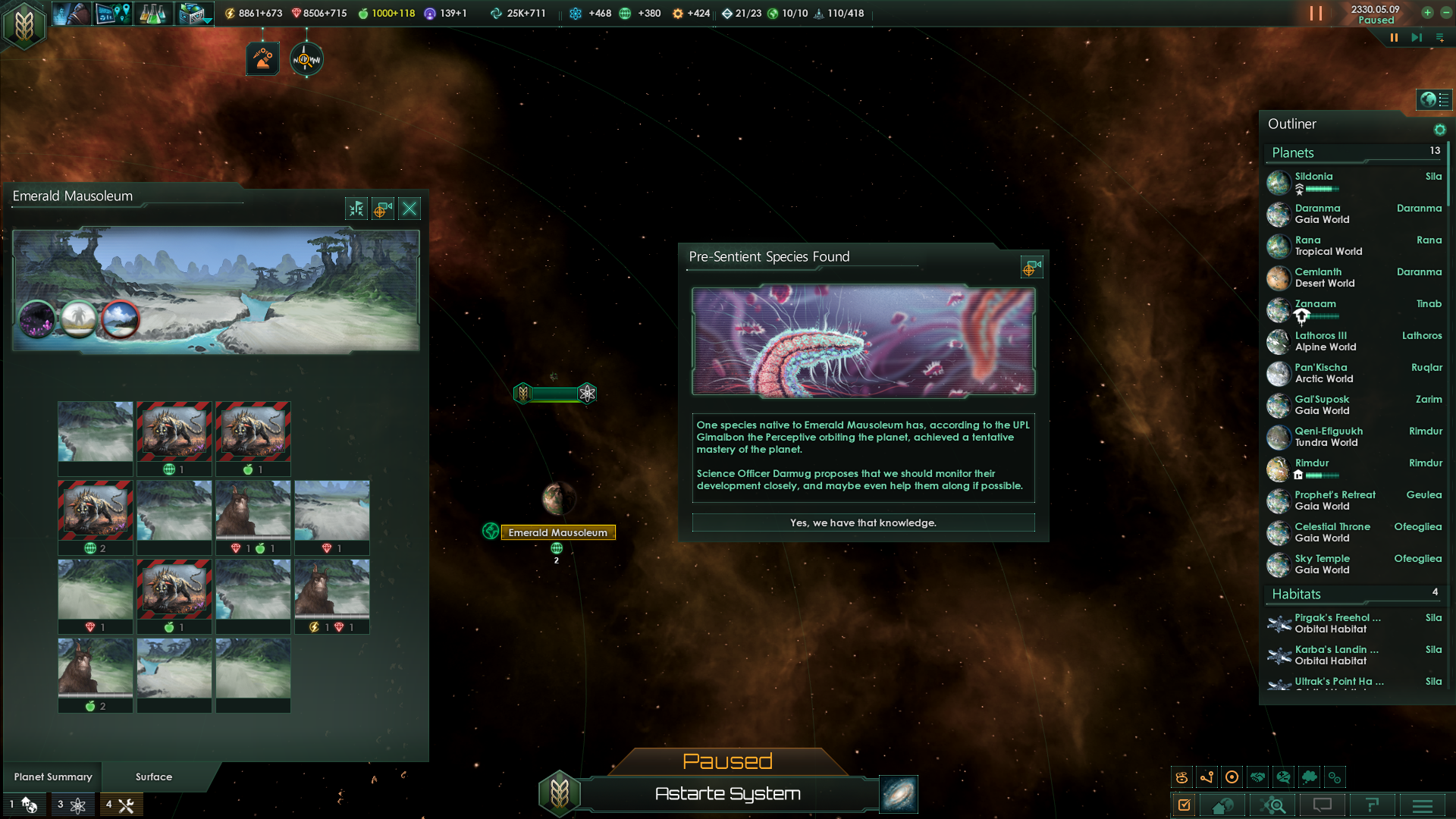Click the purple crystal cave planet modifier

[x=36, y=318]
